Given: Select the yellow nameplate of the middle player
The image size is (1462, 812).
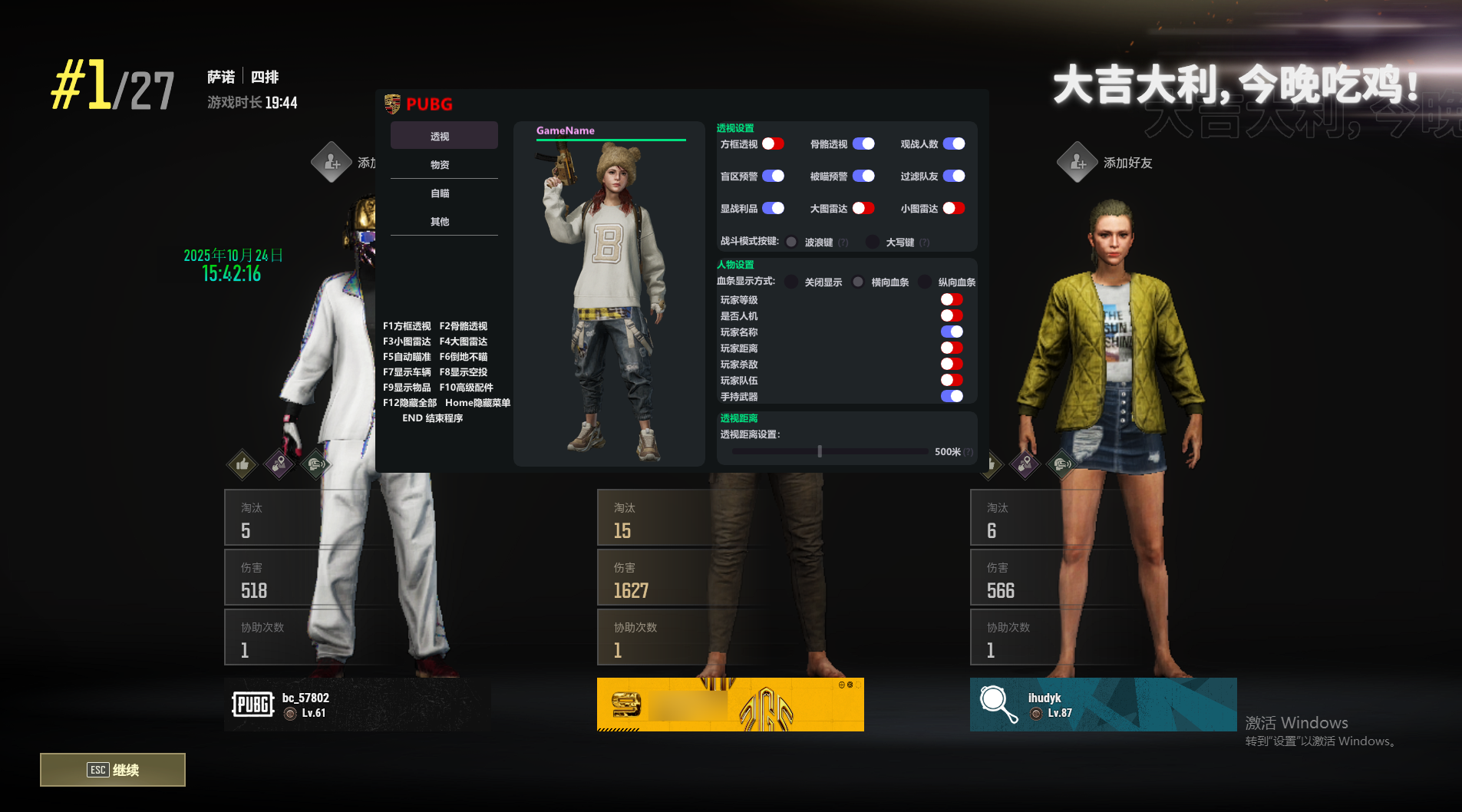Looking at the screenshot, I should tap(730, 705).
